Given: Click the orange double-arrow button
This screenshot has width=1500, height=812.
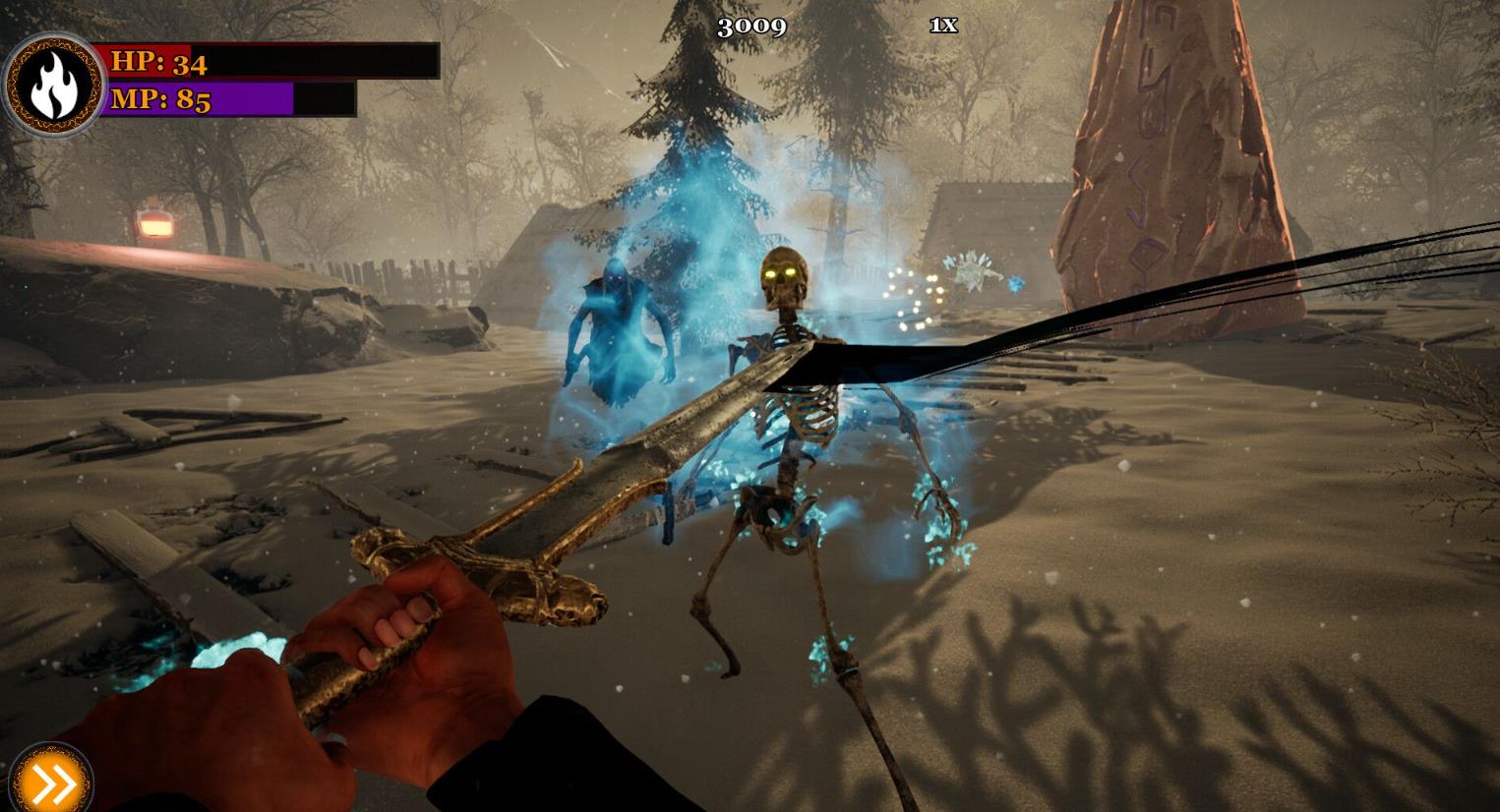Looking at the screenshot, I should pos(49,782).
